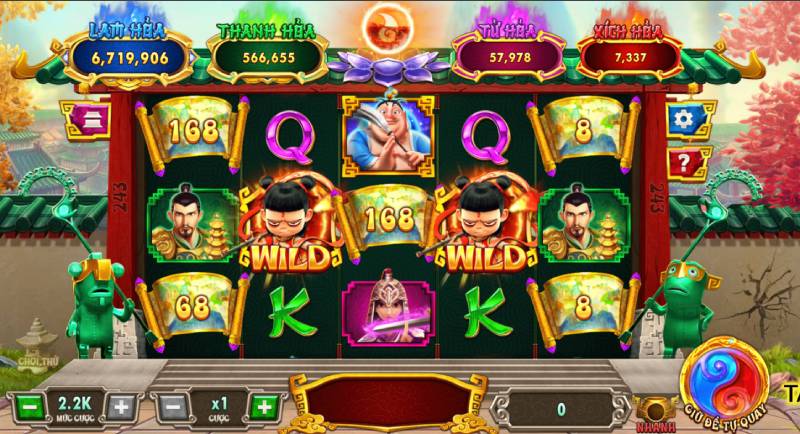The width and height of the screenshot is (800, 434).
Task: Spin the reels with the yin-yang button
Action: [723, 377]
